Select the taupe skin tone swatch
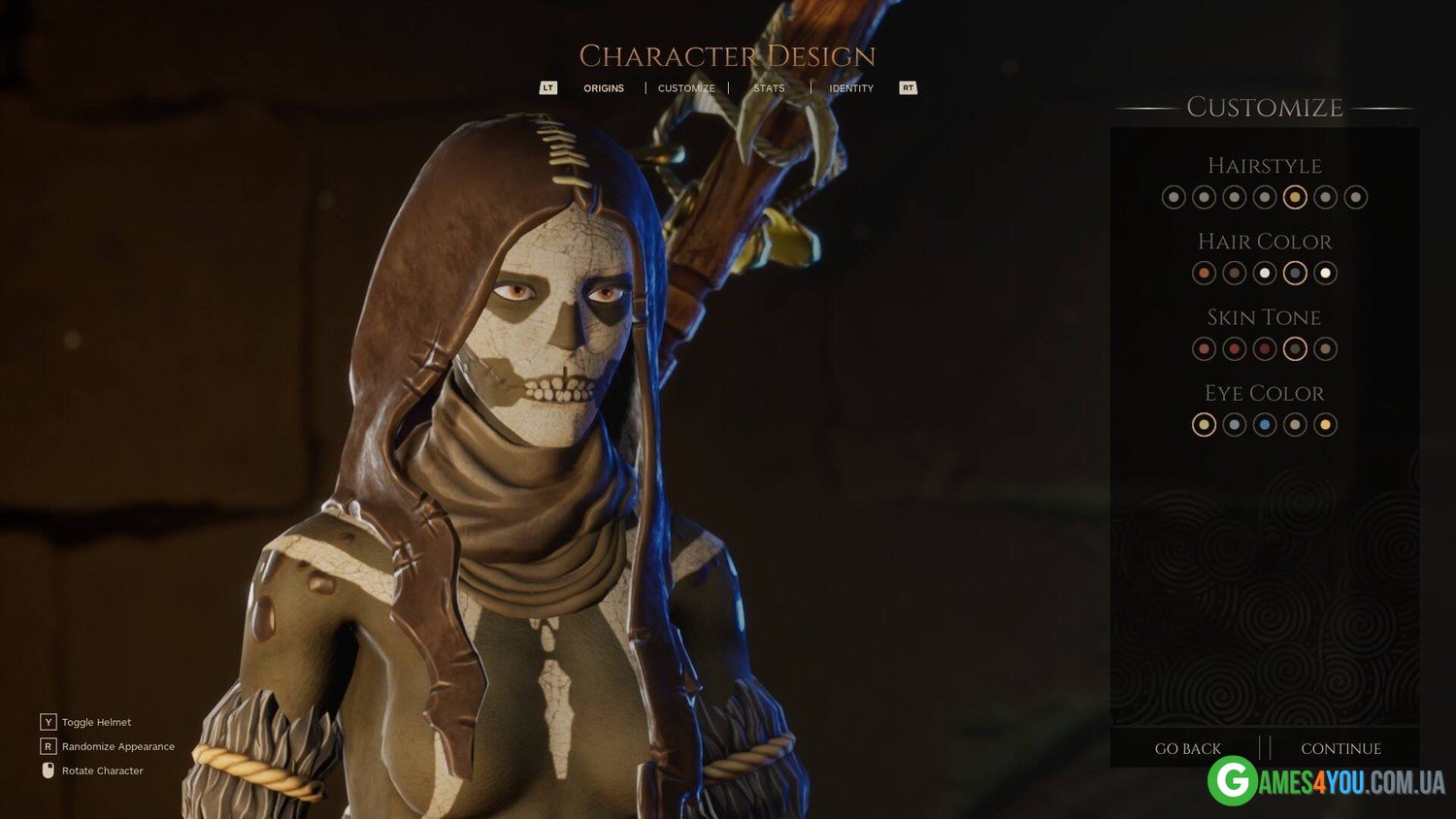 pos(1325,348)
